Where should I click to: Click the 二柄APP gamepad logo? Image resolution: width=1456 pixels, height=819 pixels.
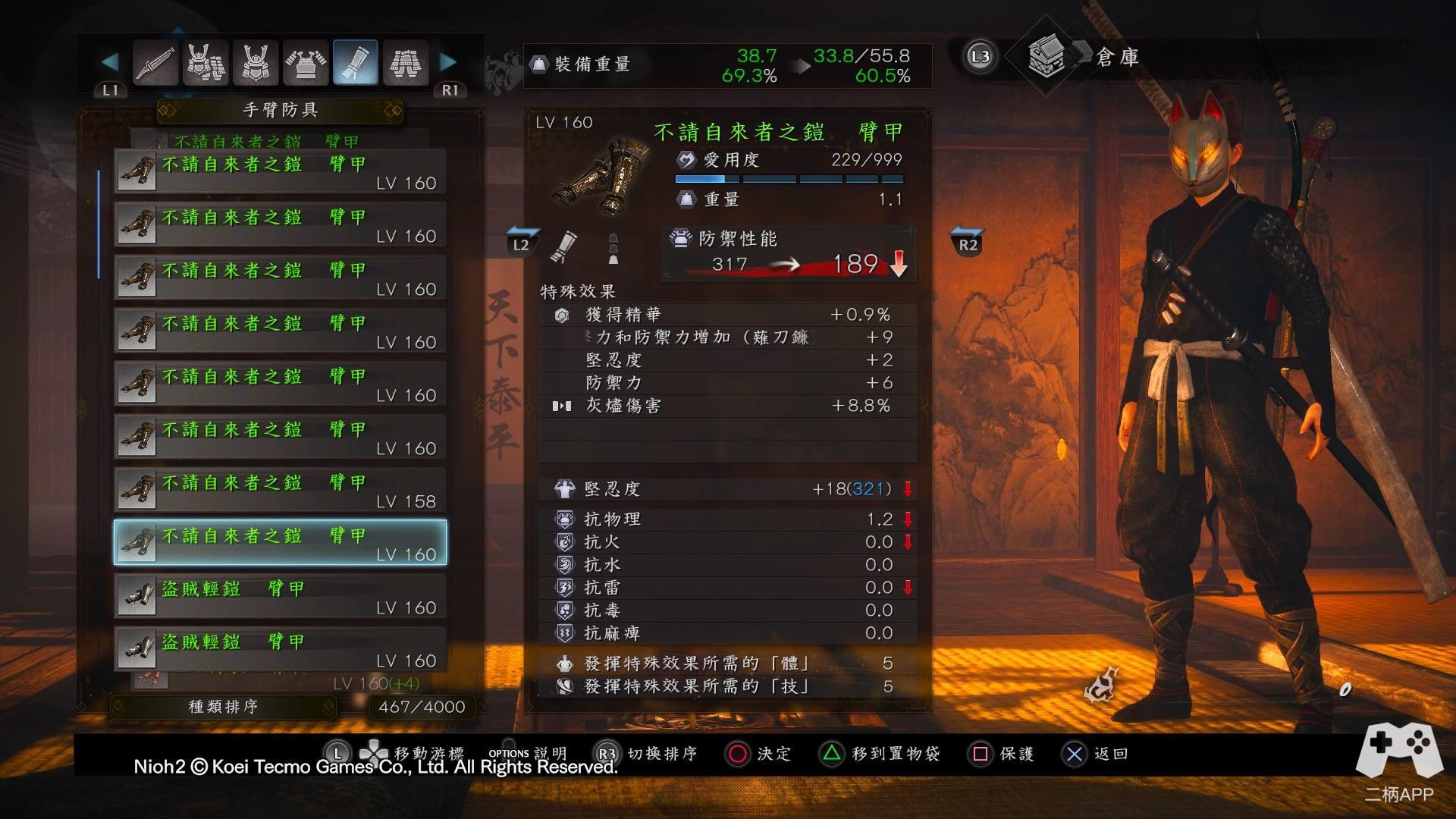pyautogui.click(x=1399, y=751)
